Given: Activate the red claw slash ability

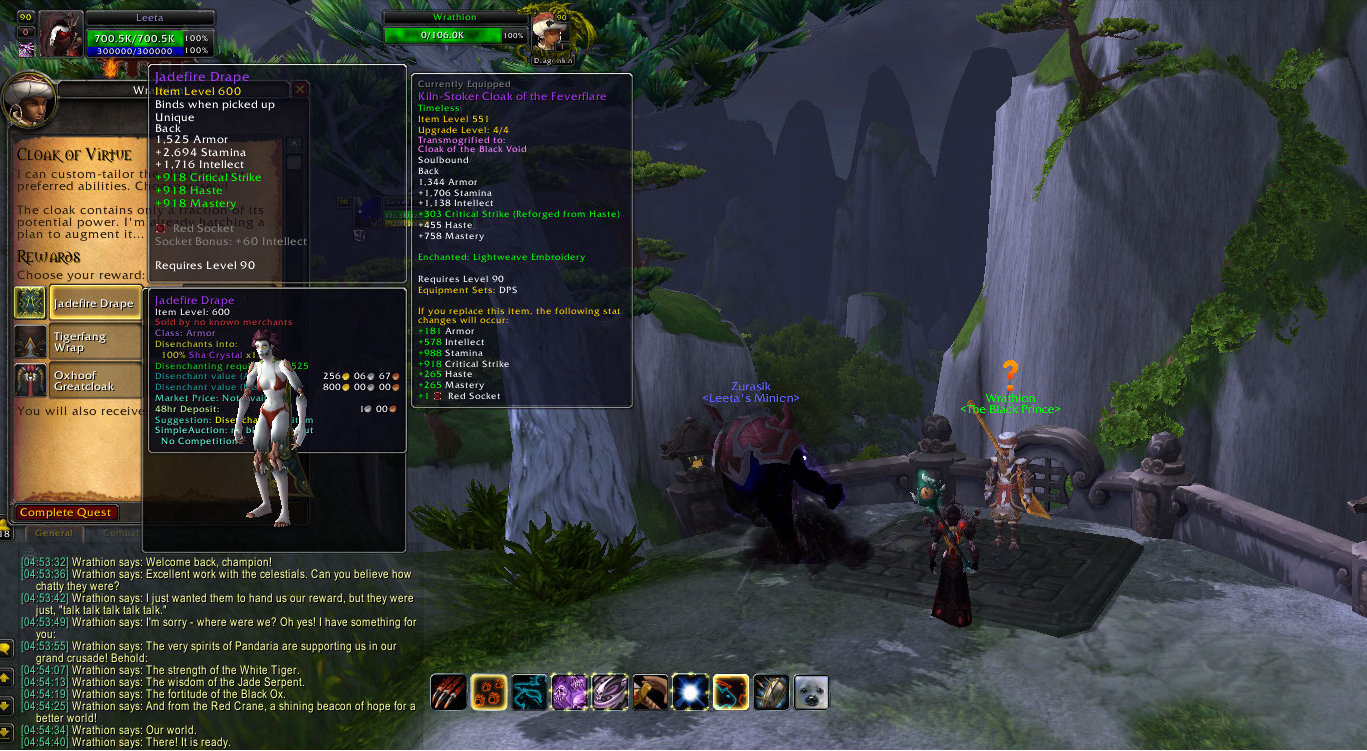Looking at the screenshot, I should click(x=448, y=692).
